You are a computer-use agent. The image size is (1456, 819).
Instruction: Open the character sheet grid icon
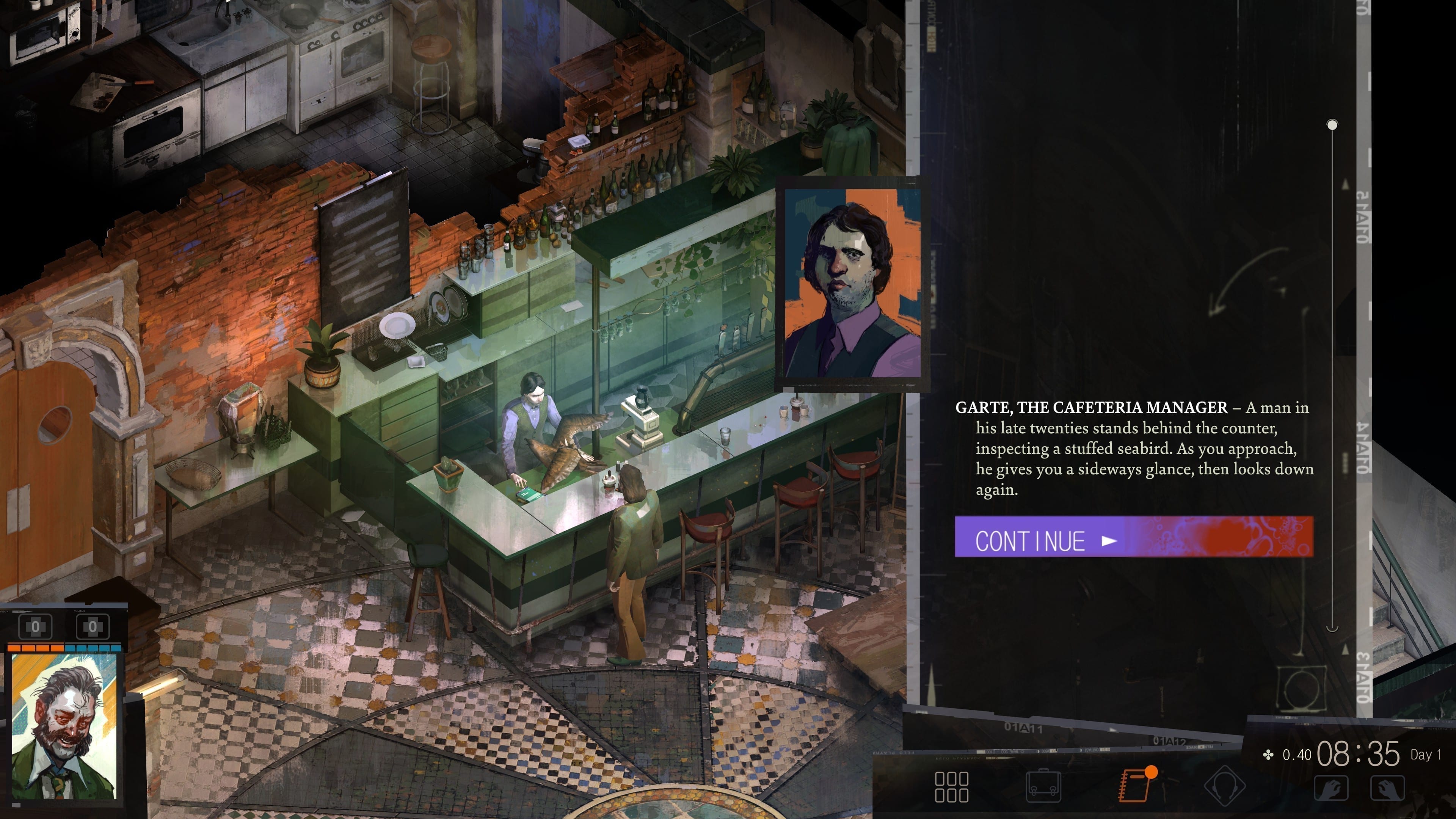(951, 787)
